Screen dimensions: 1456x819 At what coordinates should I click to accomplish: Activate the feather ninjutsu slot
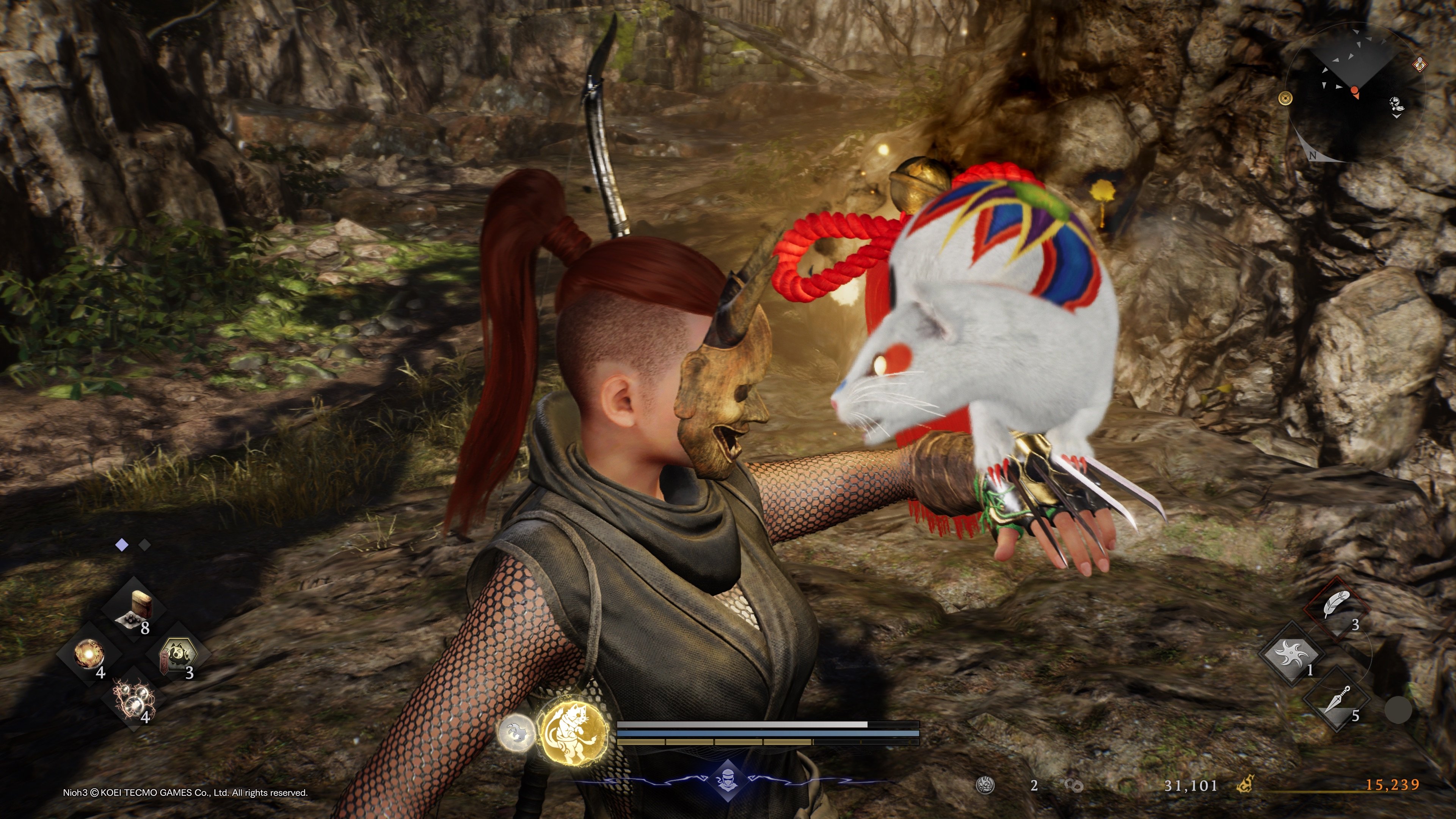click(1337, 607)
